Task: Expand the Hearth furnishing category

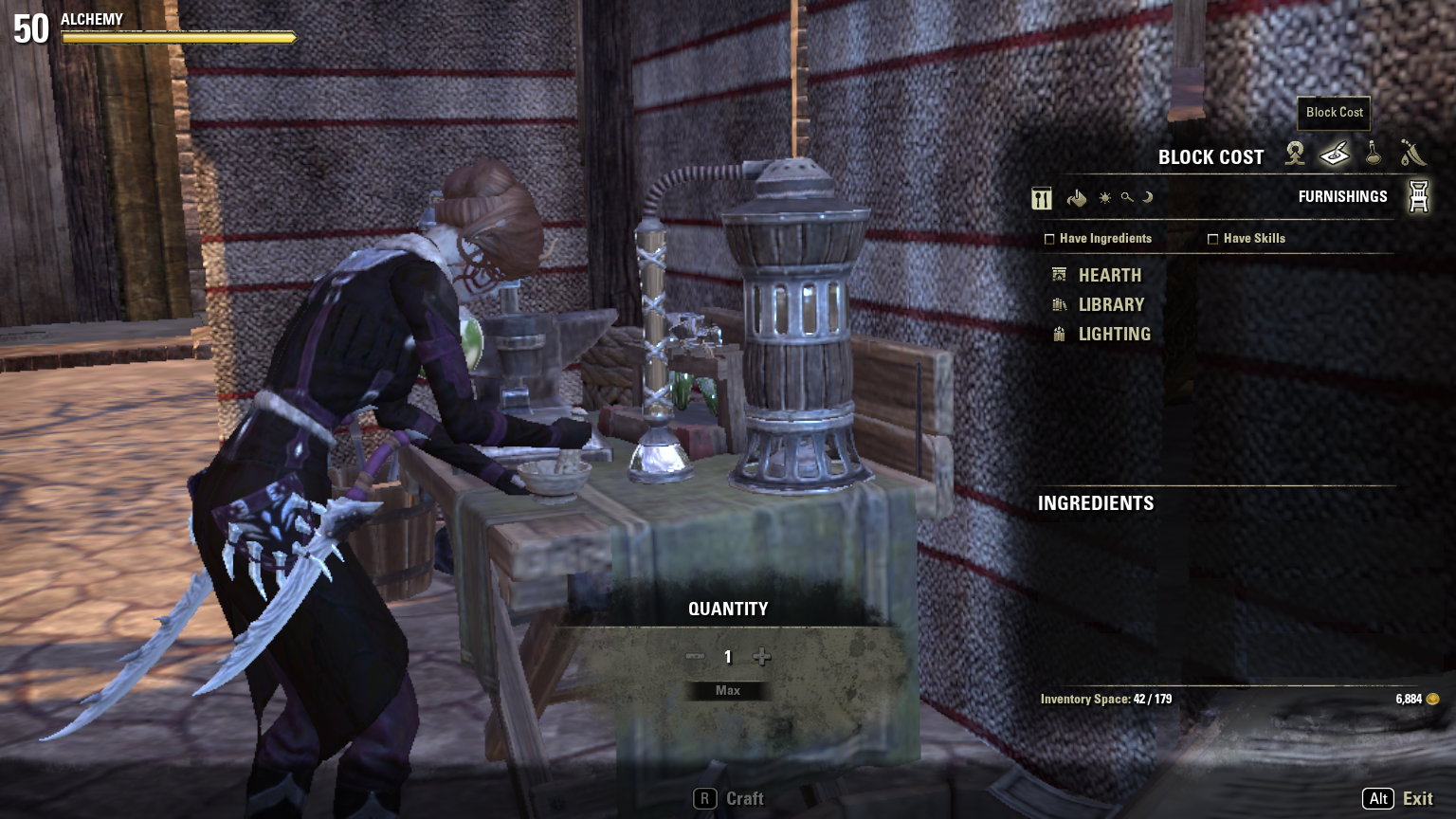Action: pos(1109,275)
